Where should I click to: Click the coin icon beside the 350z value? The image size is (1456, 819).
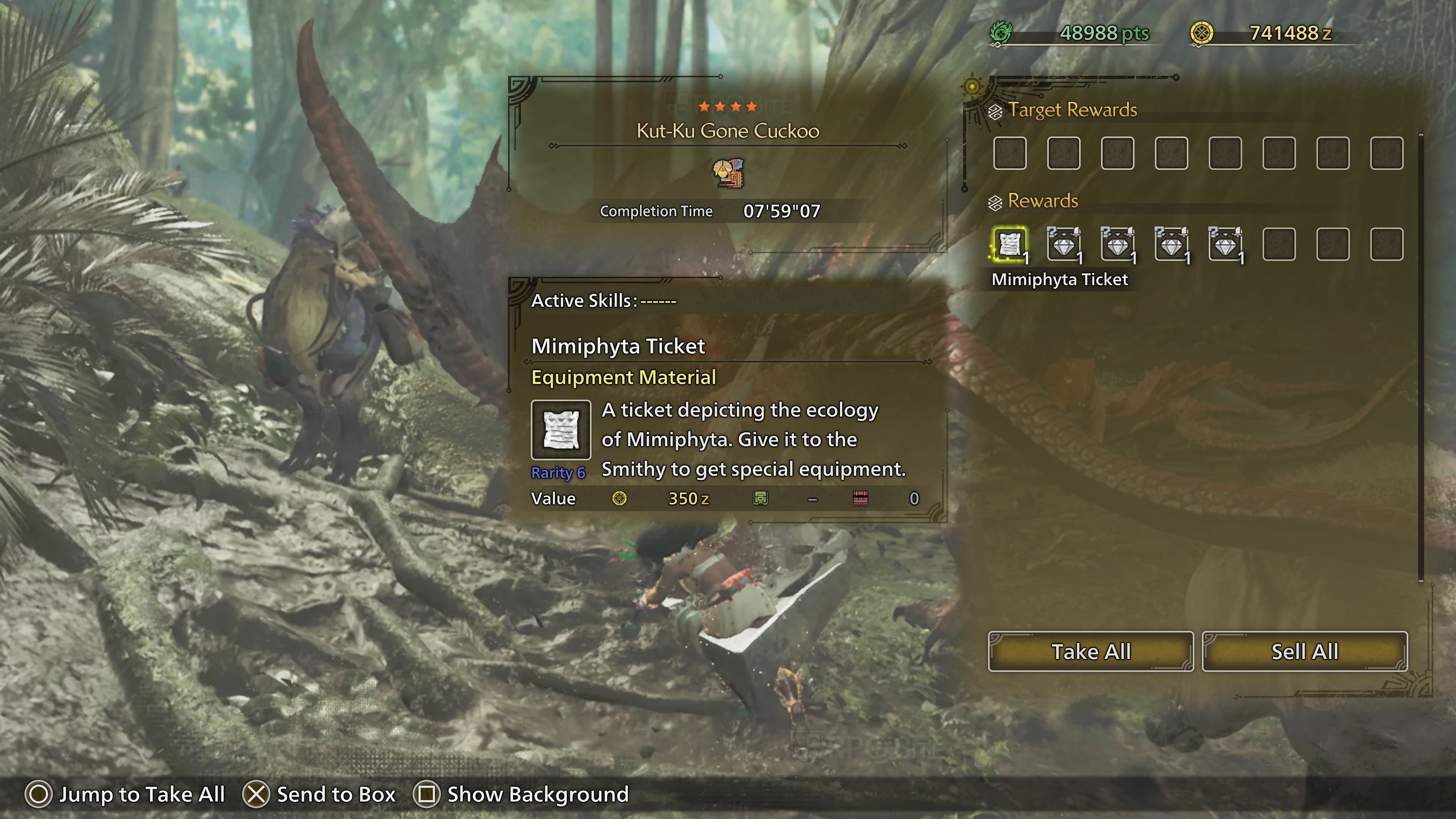click(x=620, y=499)
